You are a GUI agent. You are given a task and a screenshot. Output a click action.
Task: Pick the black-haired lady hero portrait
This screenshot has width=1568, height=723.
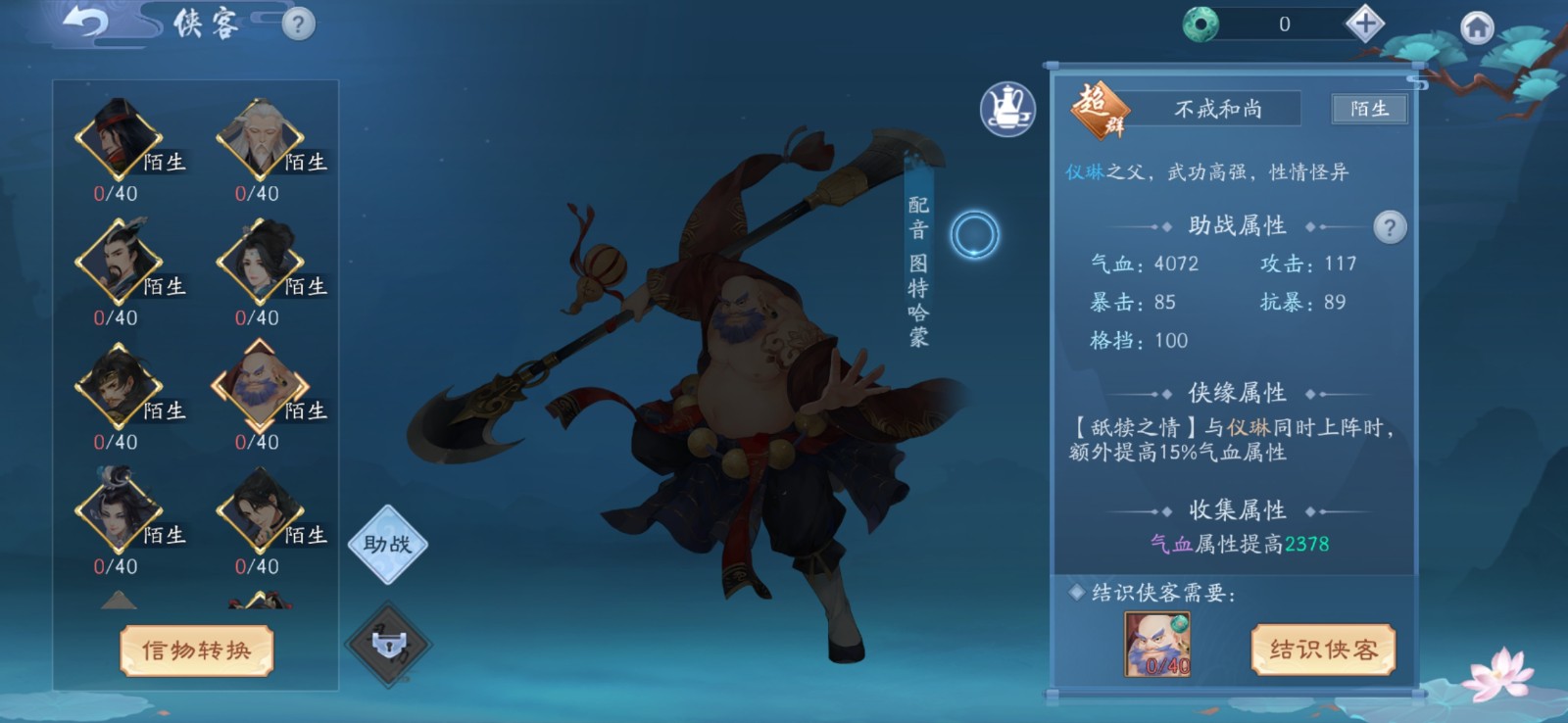coord(260,263)
